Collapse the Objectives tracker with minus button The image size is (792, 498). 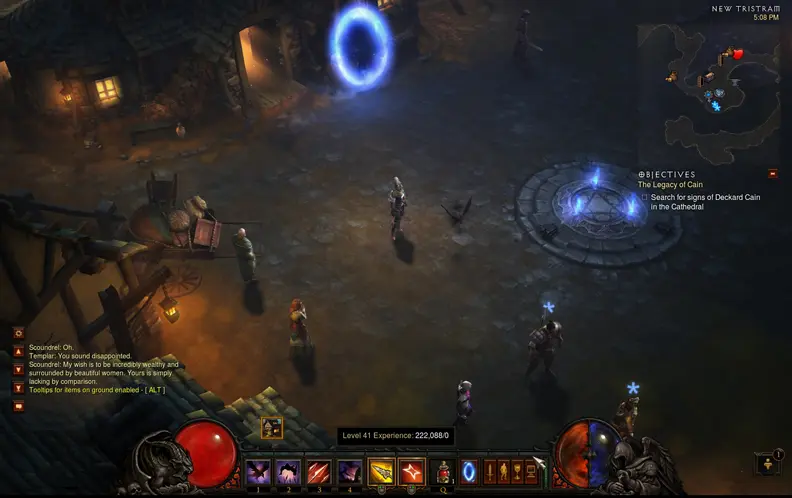tap(772, 173)
